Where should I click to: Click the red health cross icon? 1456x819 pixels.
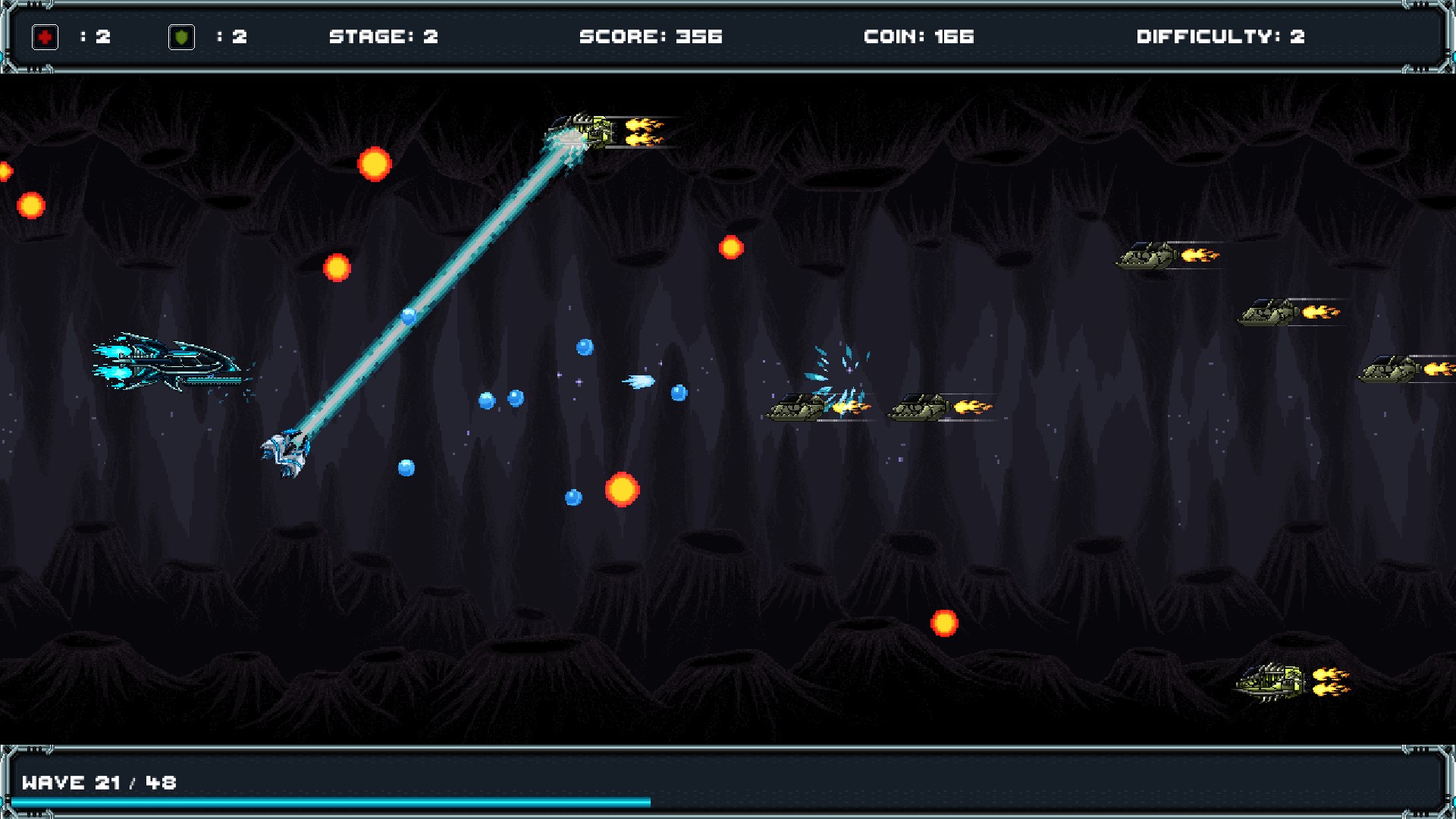[45, 36]
